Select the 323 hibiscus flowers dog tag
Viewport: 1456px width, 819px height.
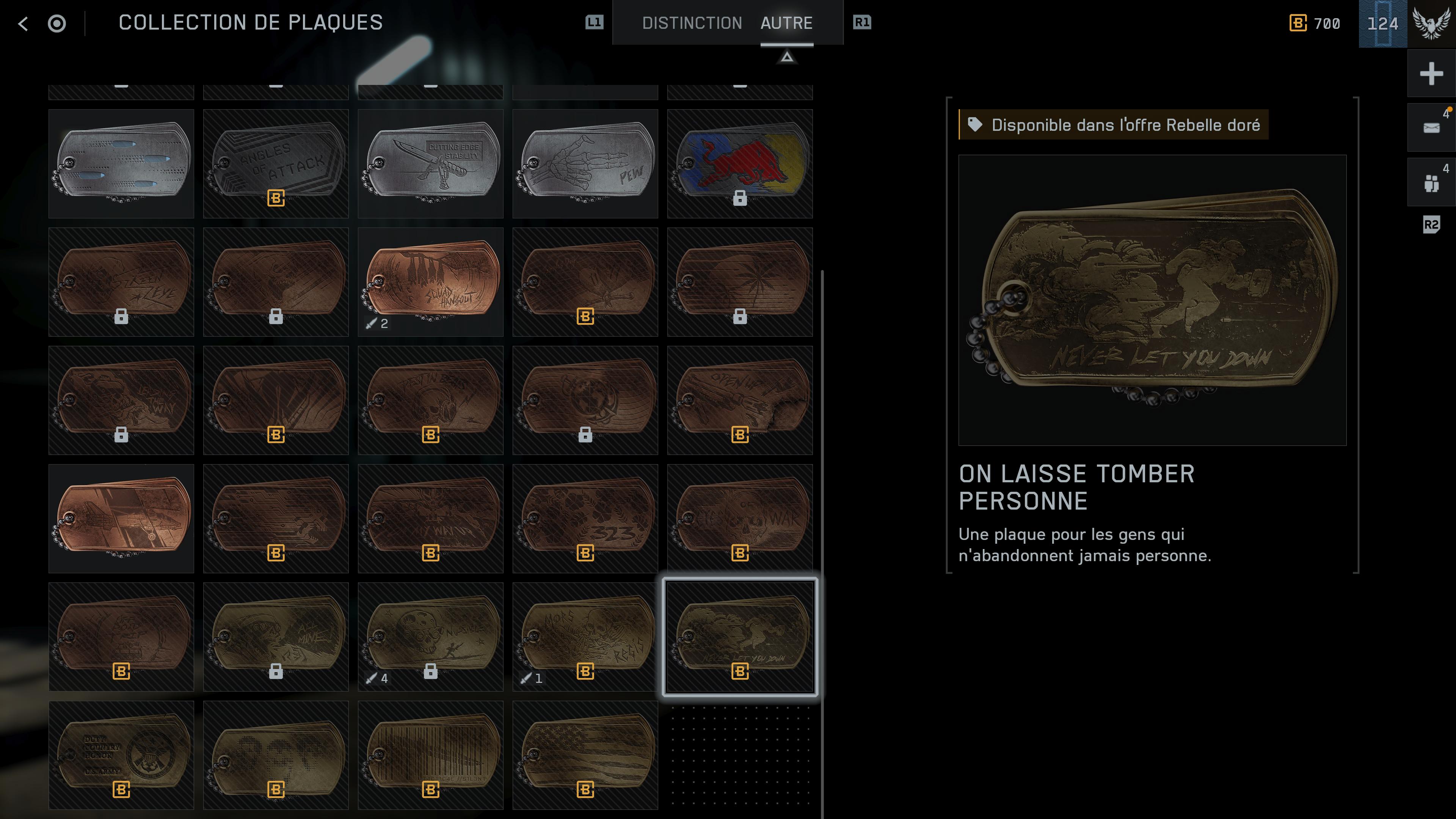point(585,518)
